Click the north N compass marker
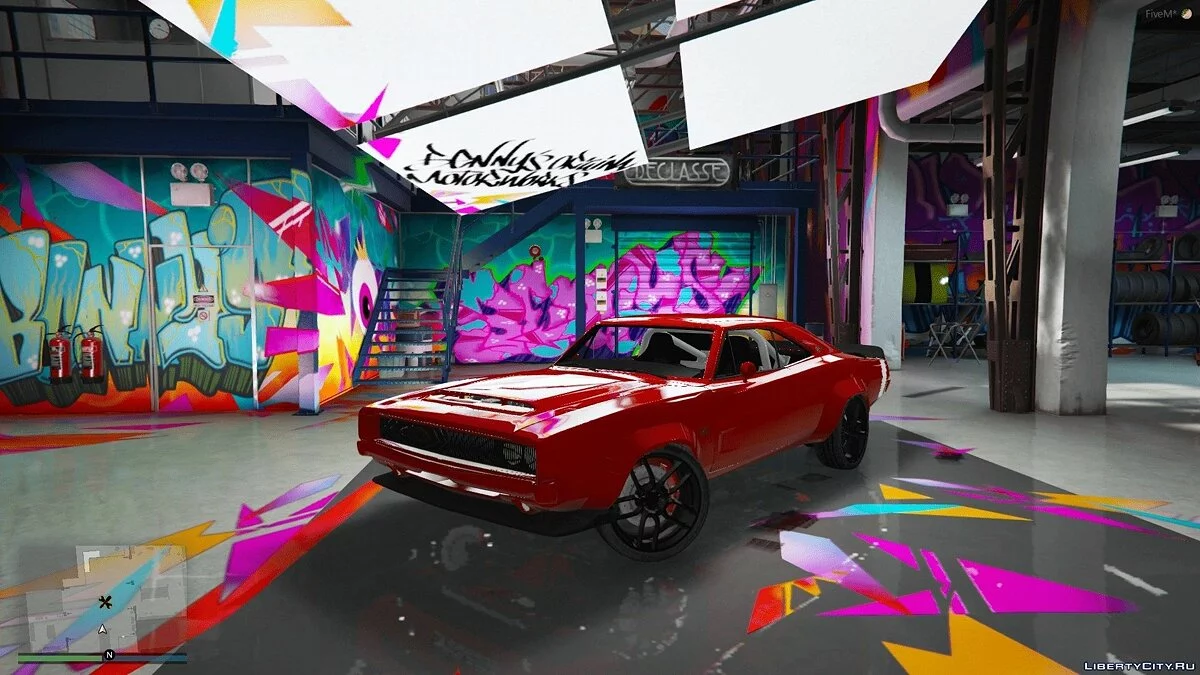 [109, 655]
